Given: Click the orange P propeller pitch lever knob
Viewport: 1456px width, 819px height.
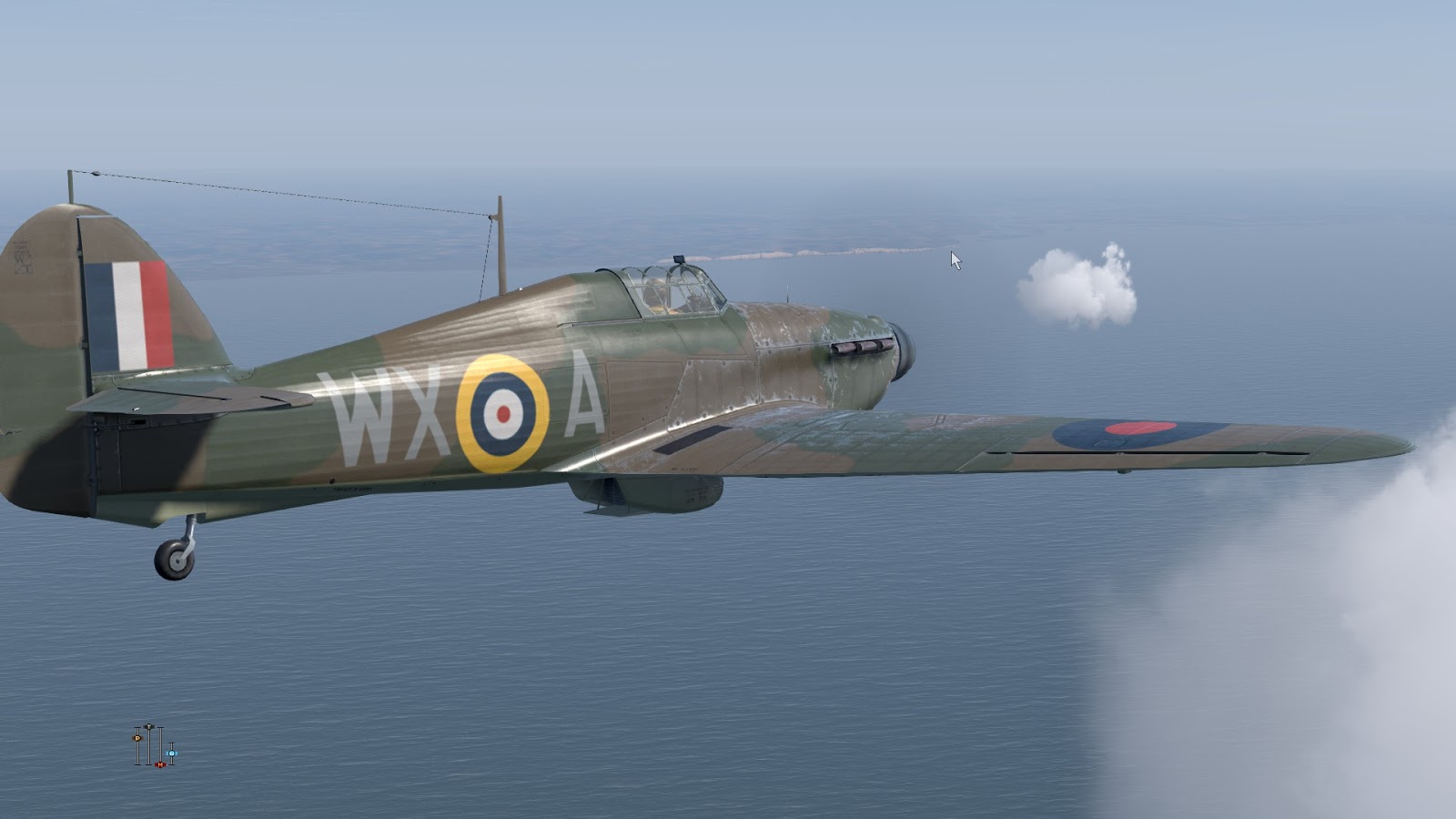Looking at the screenshot, I should pyautogui.click(x=138, y=737).
